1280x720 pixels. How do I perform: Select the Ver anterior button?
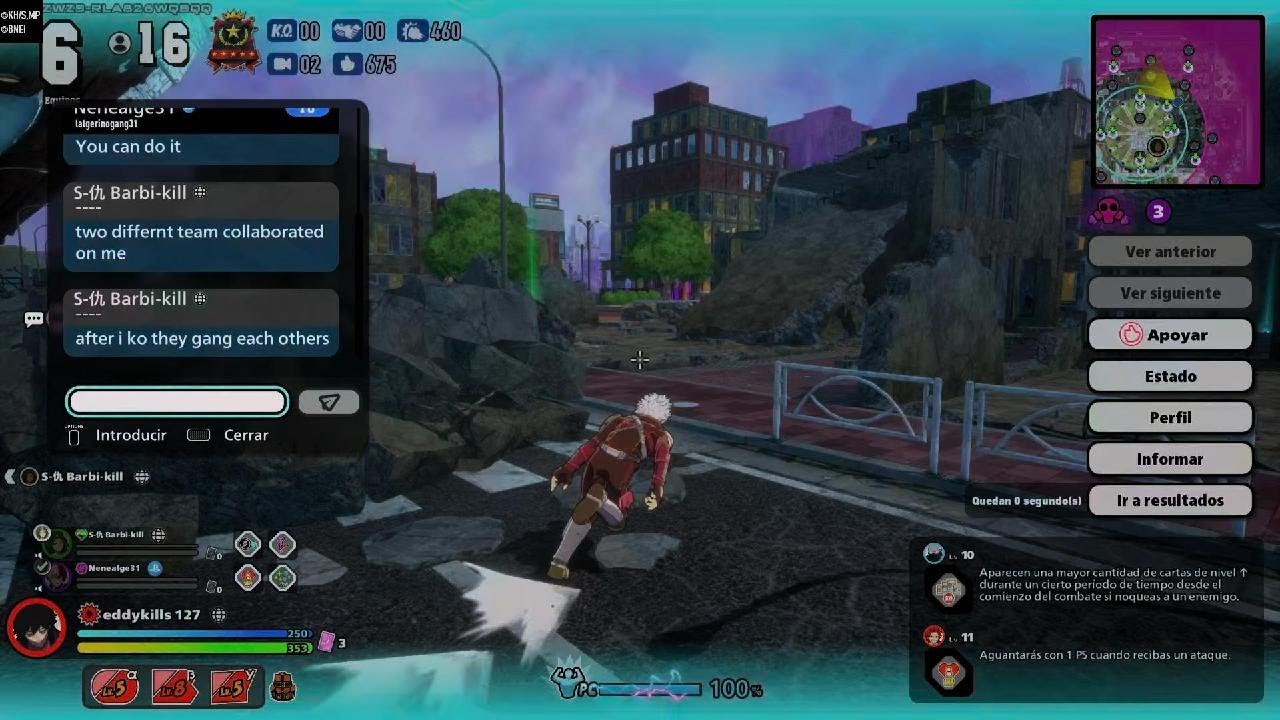point(1170,252)
